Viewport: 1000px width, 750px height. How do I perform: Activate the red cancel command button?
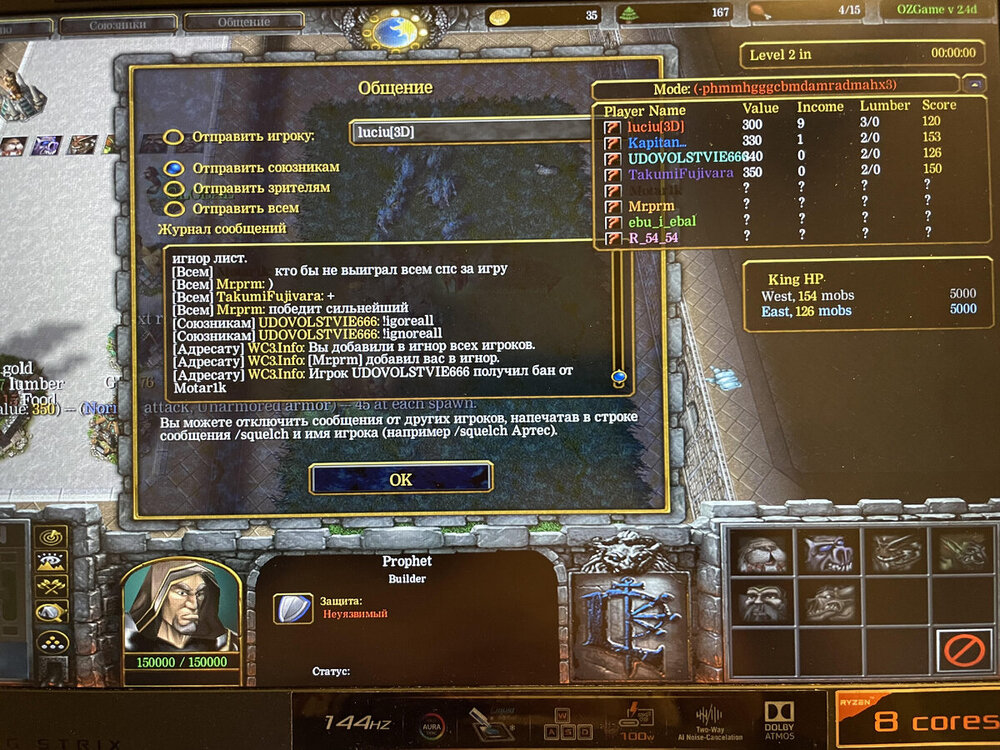click(962, 652)
